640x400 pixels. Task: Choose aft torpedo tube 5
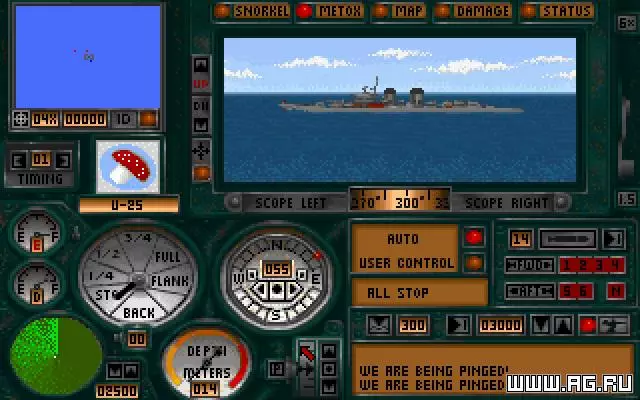pos(565,290)
